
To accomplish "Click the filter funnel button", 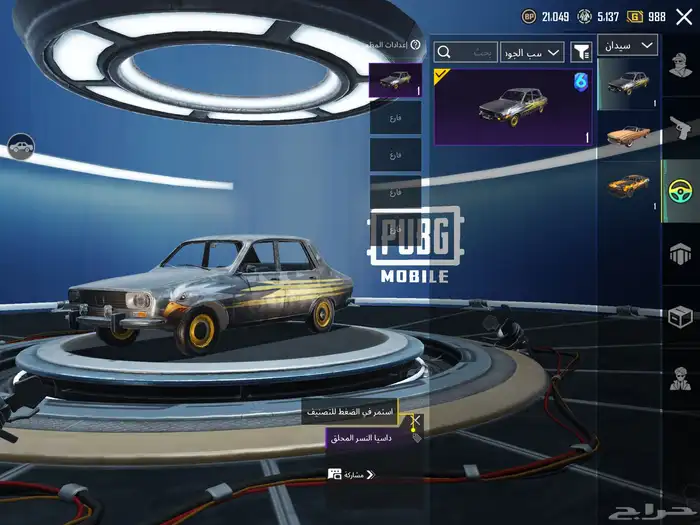I will [581, 51].
